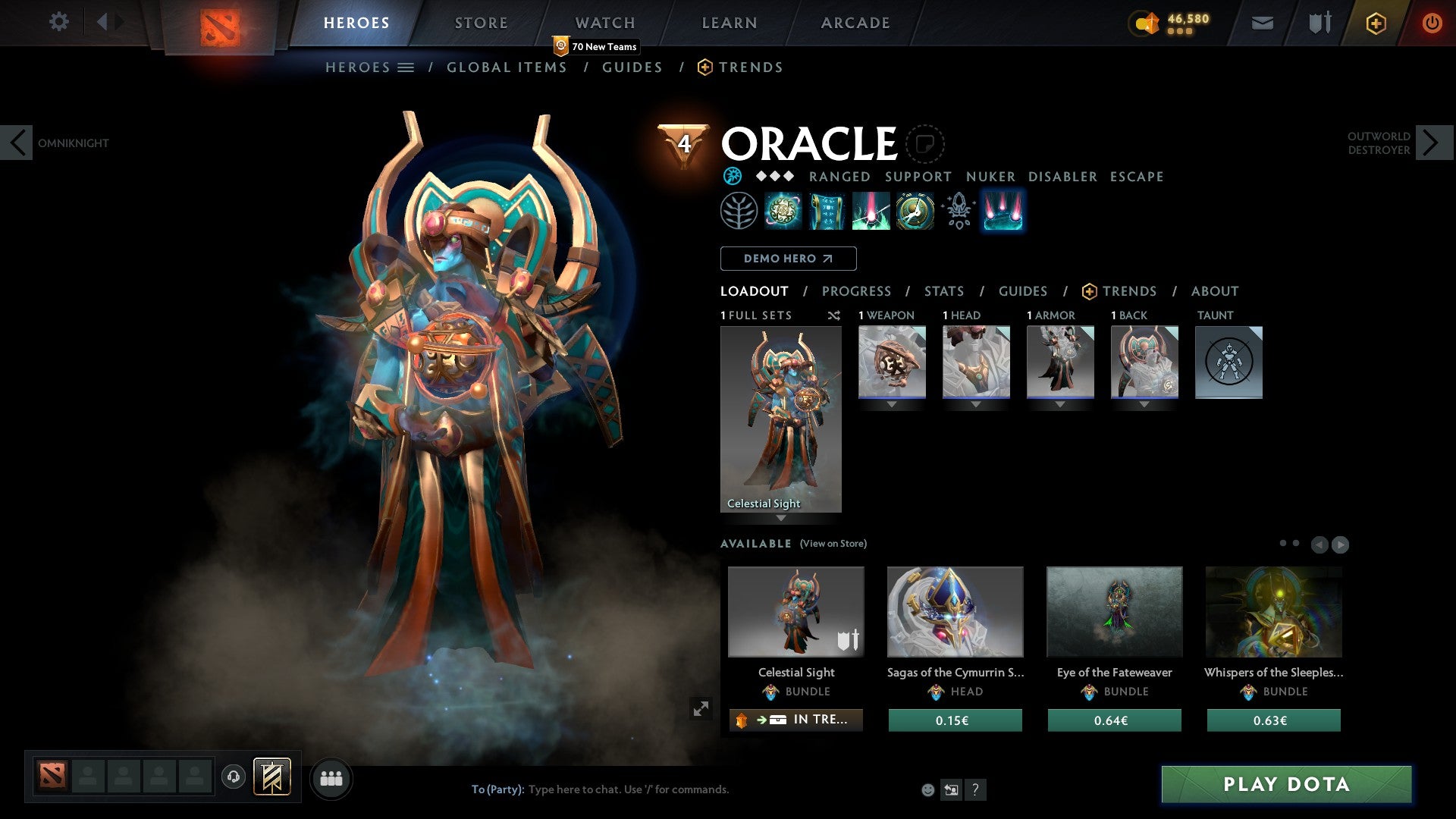Image resolution: width=1456 pixels, height=819 pixels.
Task: Switch to the PROGRESS tab
Action: (857, 291)
